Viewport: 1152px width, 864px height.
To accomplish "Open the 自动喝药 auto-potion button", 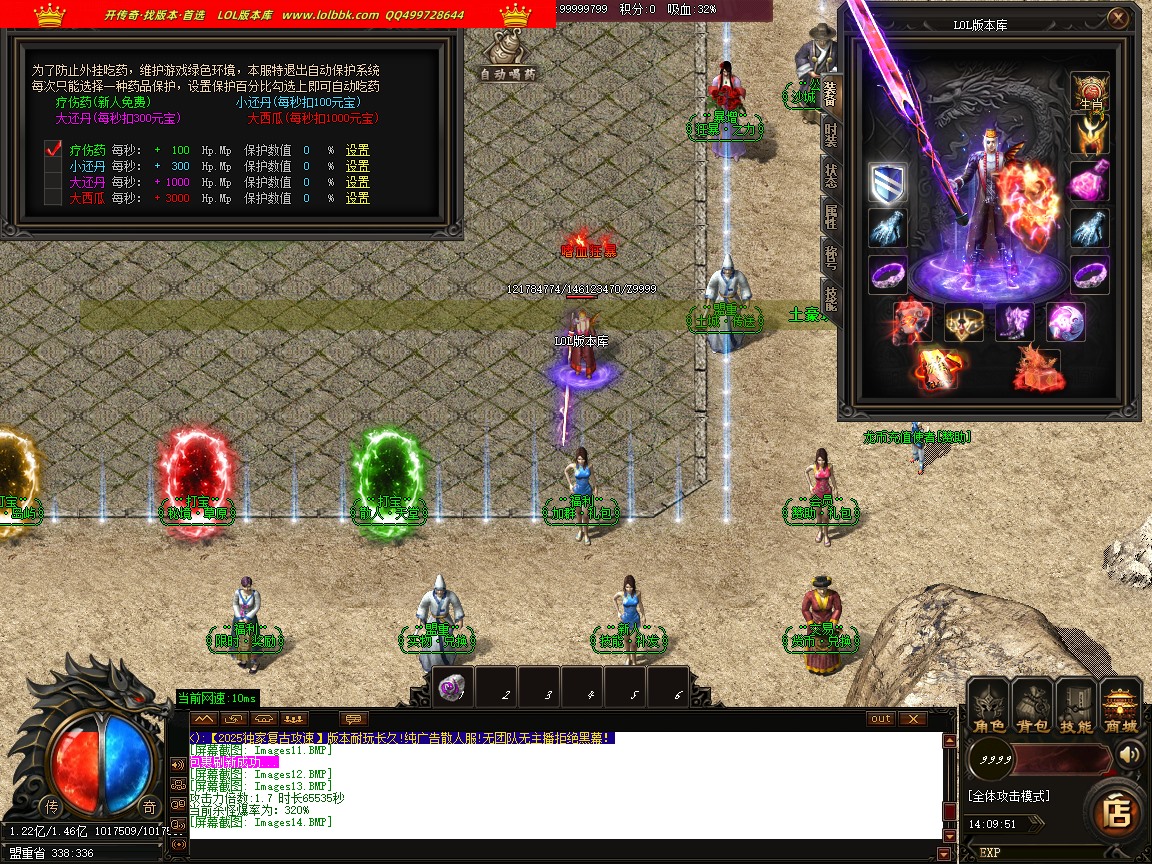I will point(507,60).
